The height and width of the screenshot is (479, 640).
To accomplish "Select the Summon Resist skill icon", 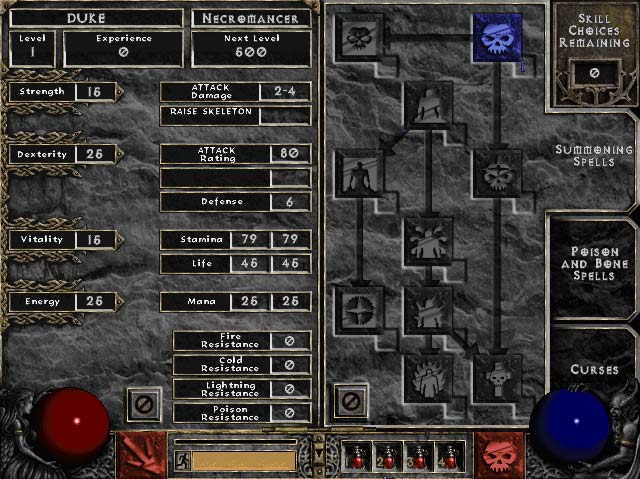I will tap(359, 308).
